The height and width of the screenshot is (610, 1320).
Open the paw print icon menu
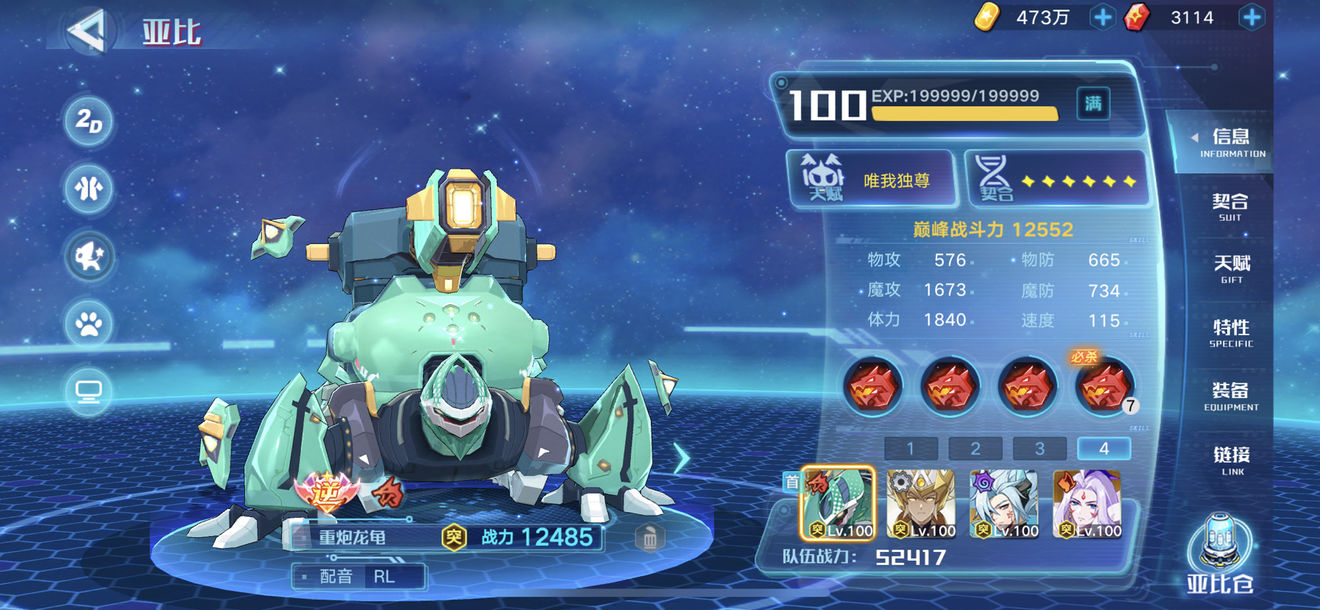click(89, 323)
